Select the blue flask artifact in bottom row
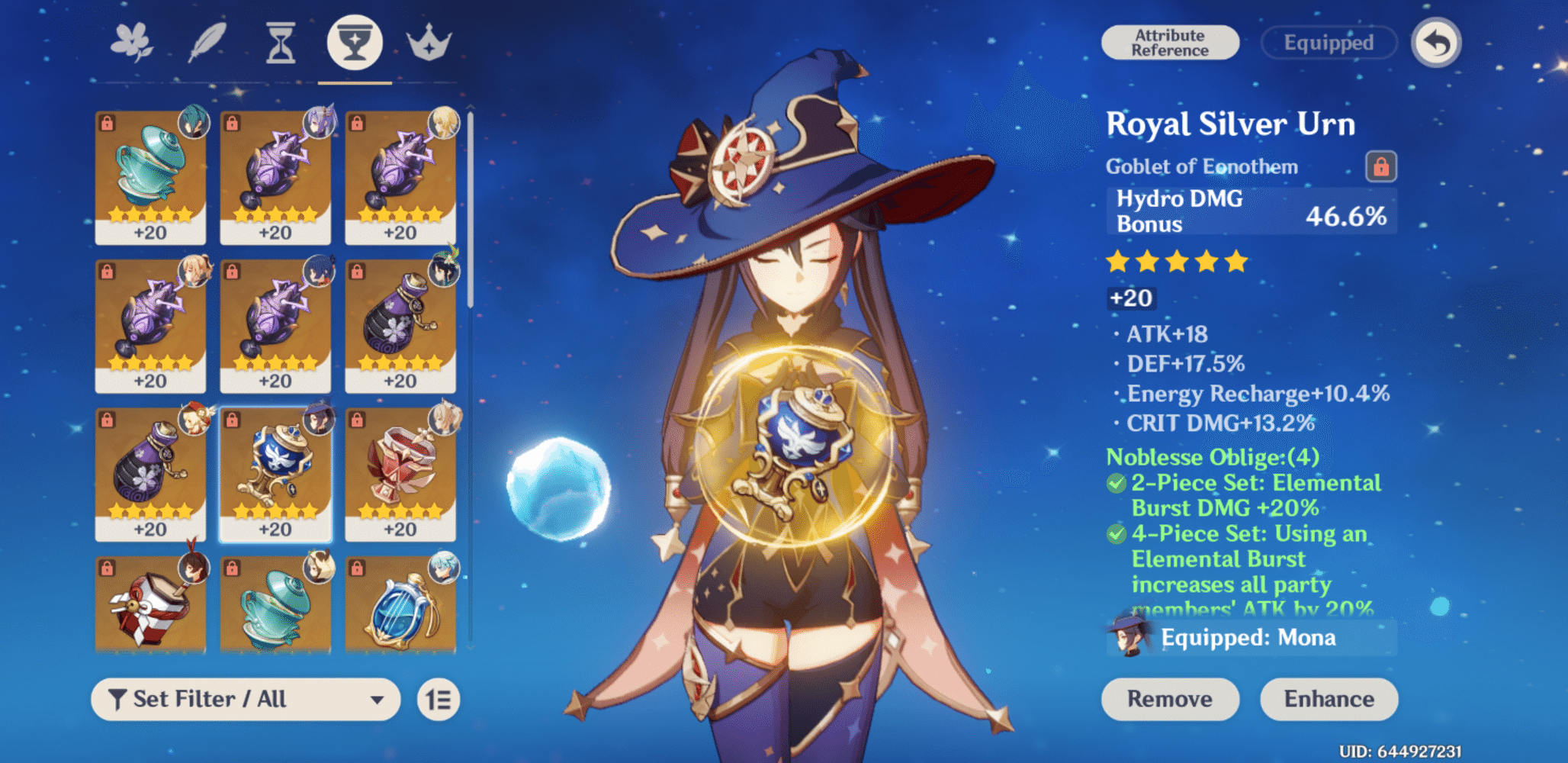The image size is (1568, 763). (400, 610)
